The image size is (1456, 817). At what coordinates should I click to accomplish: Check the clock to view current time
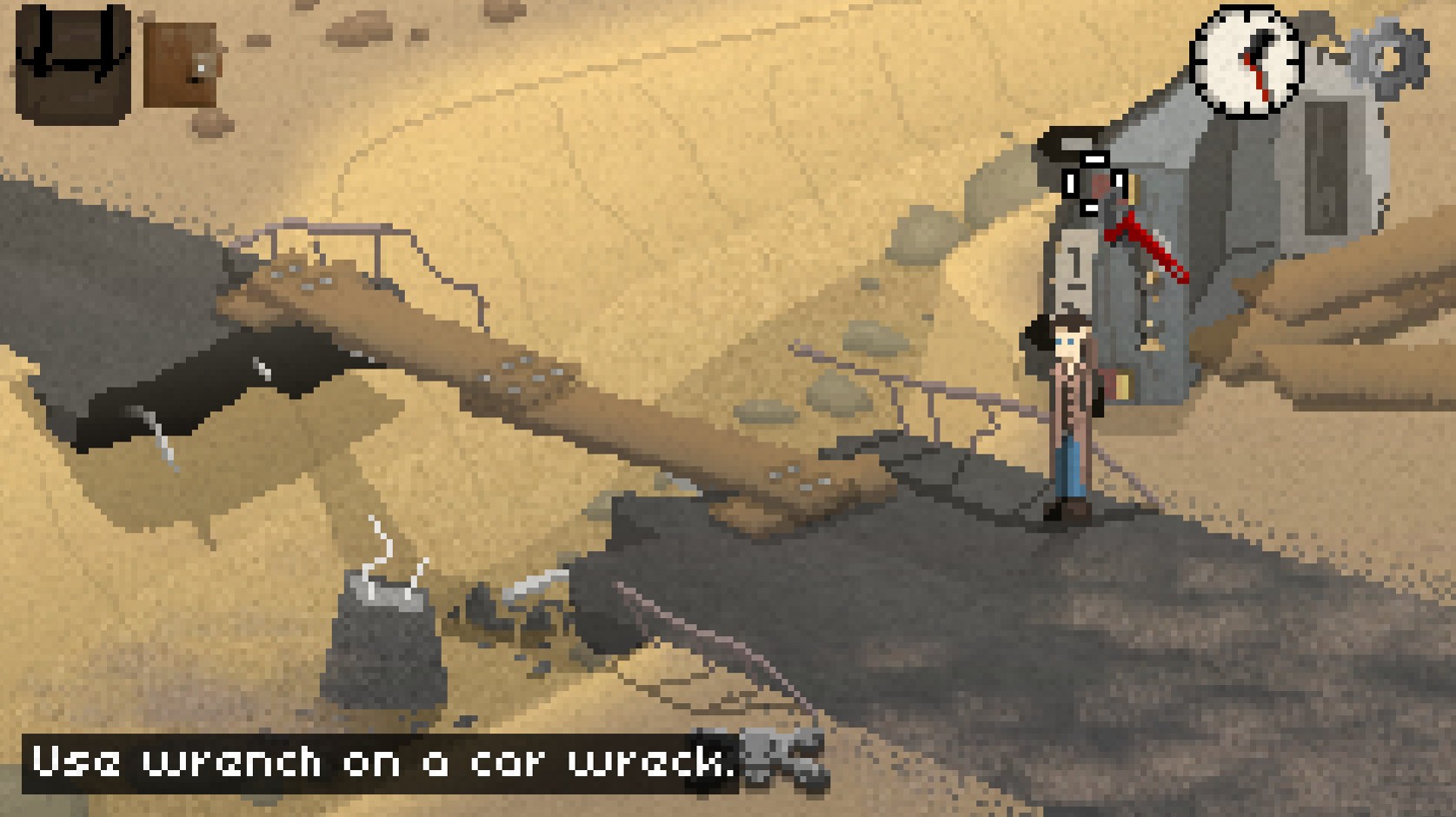click(1245, 61)
